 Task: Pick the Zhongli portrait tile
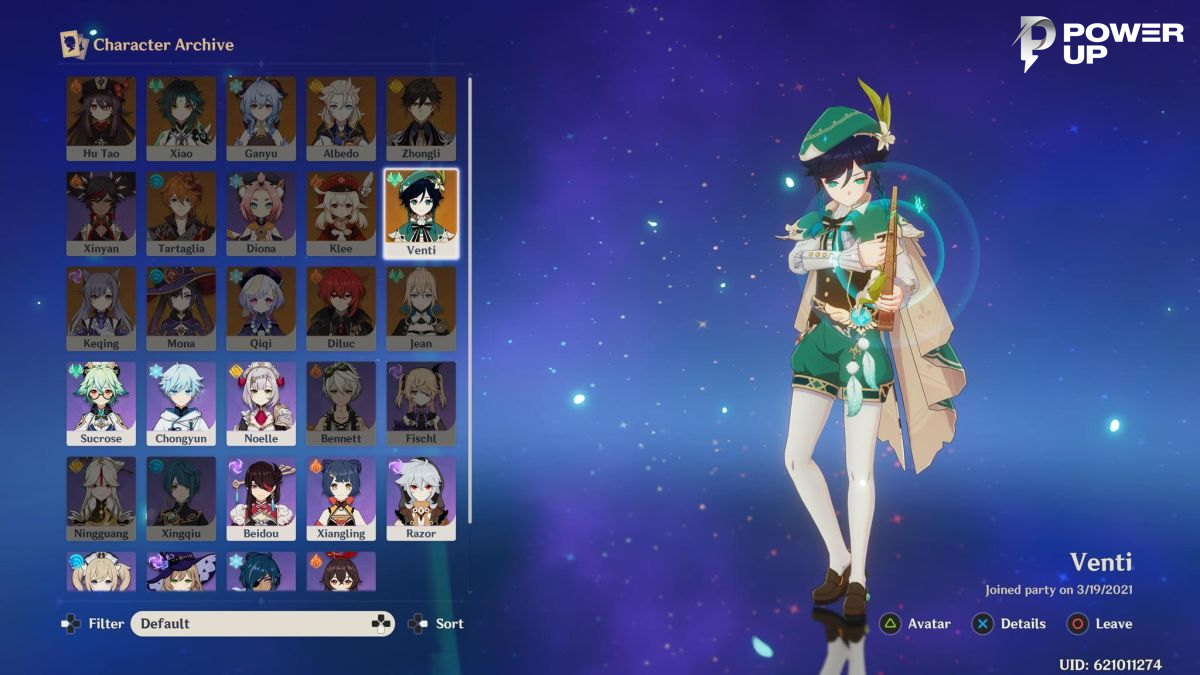pos(421,118)
